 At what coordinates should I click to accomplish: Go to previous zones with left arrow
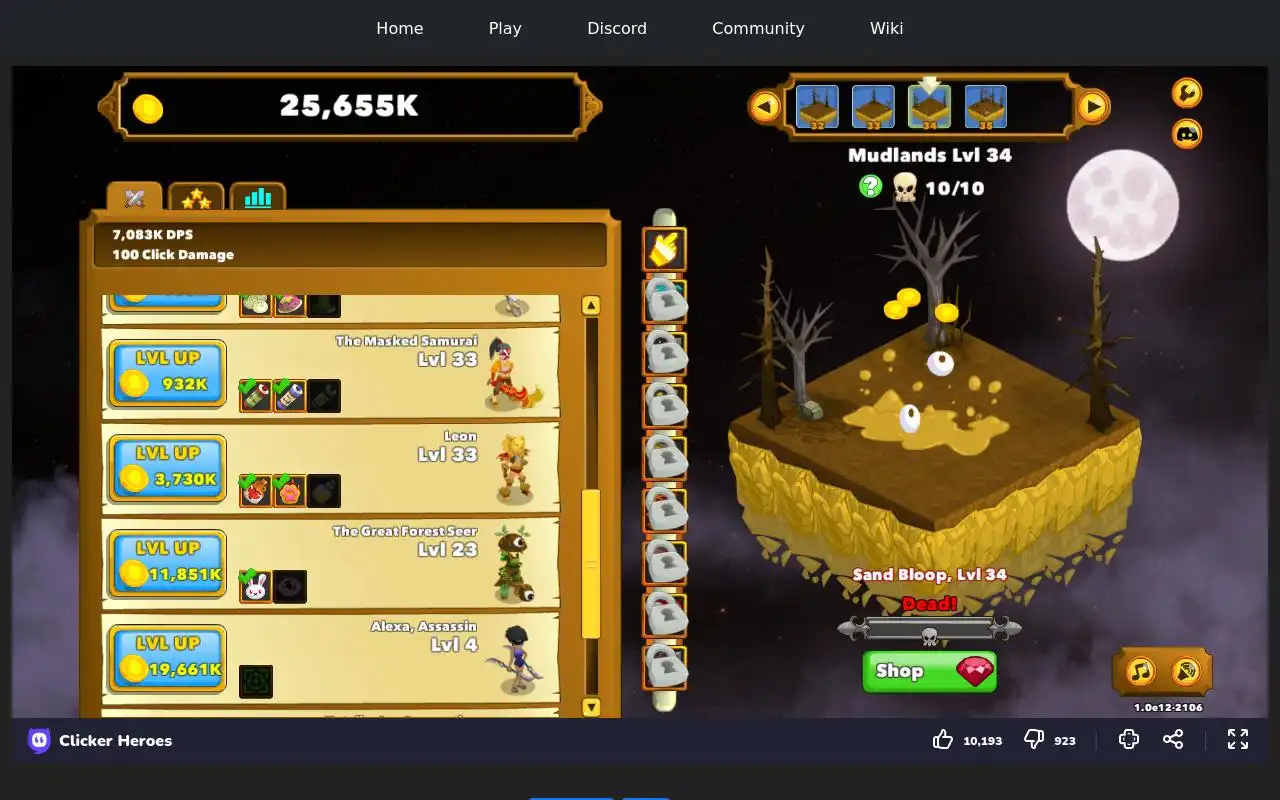coord(765,106)
